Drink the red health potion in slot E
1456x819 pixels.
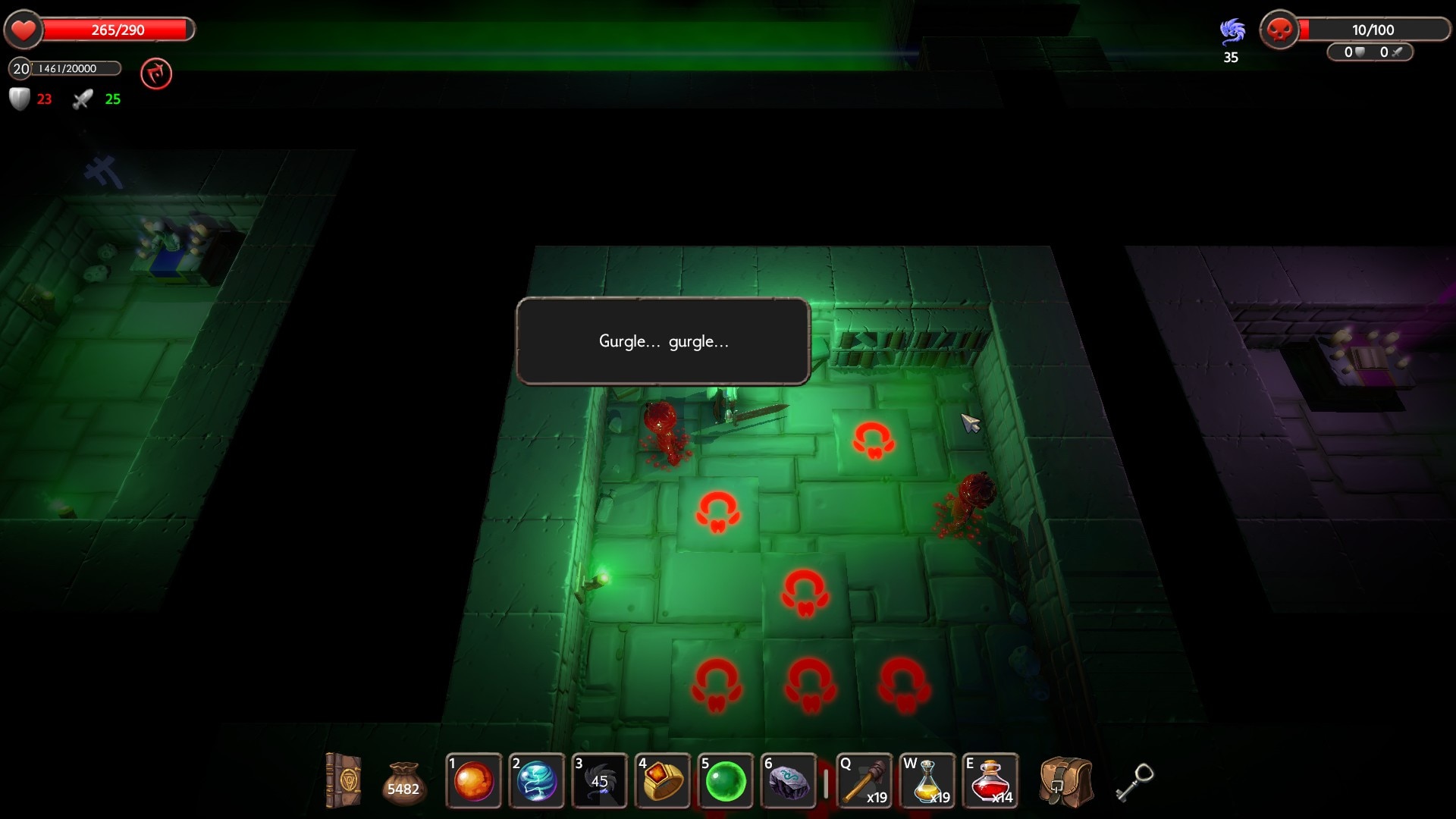[990, 780]
